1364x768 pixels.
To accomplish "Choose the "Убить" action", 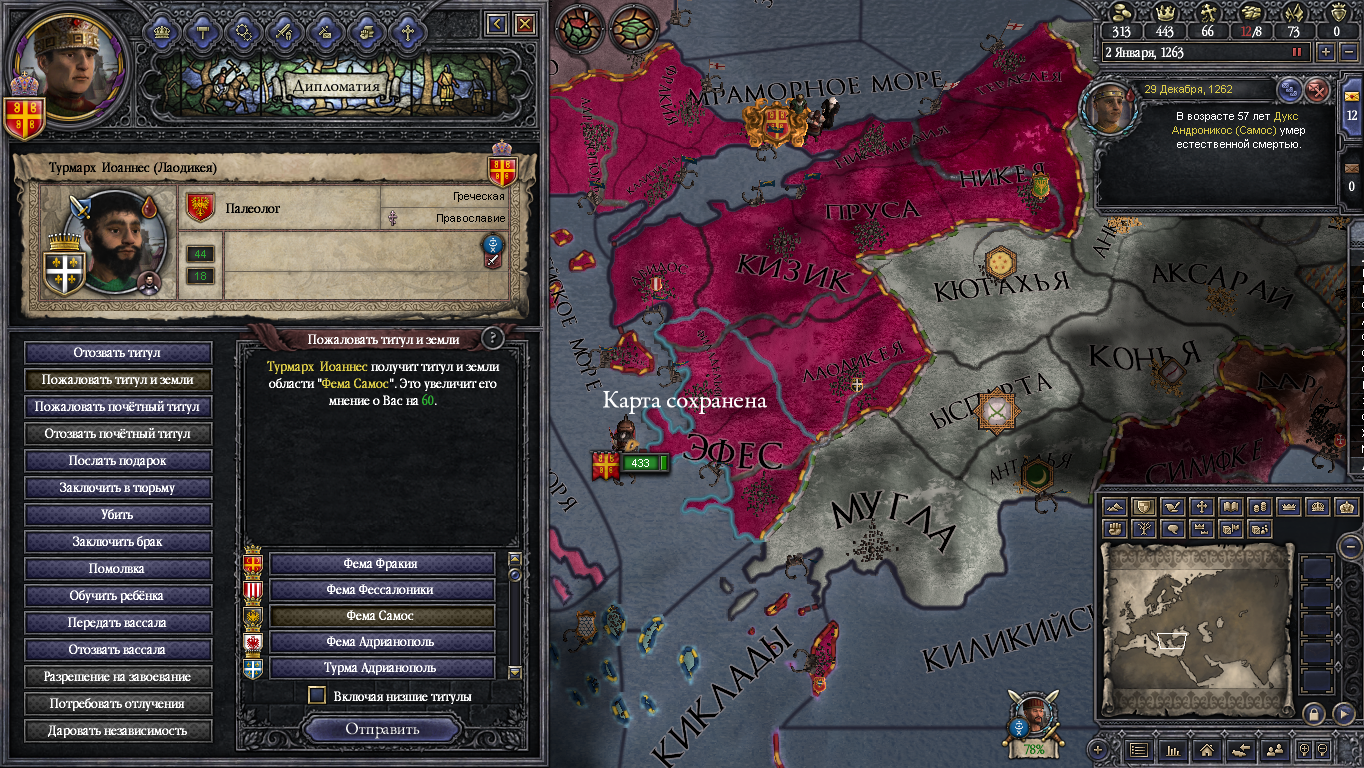I will click(x=118, y=515).
